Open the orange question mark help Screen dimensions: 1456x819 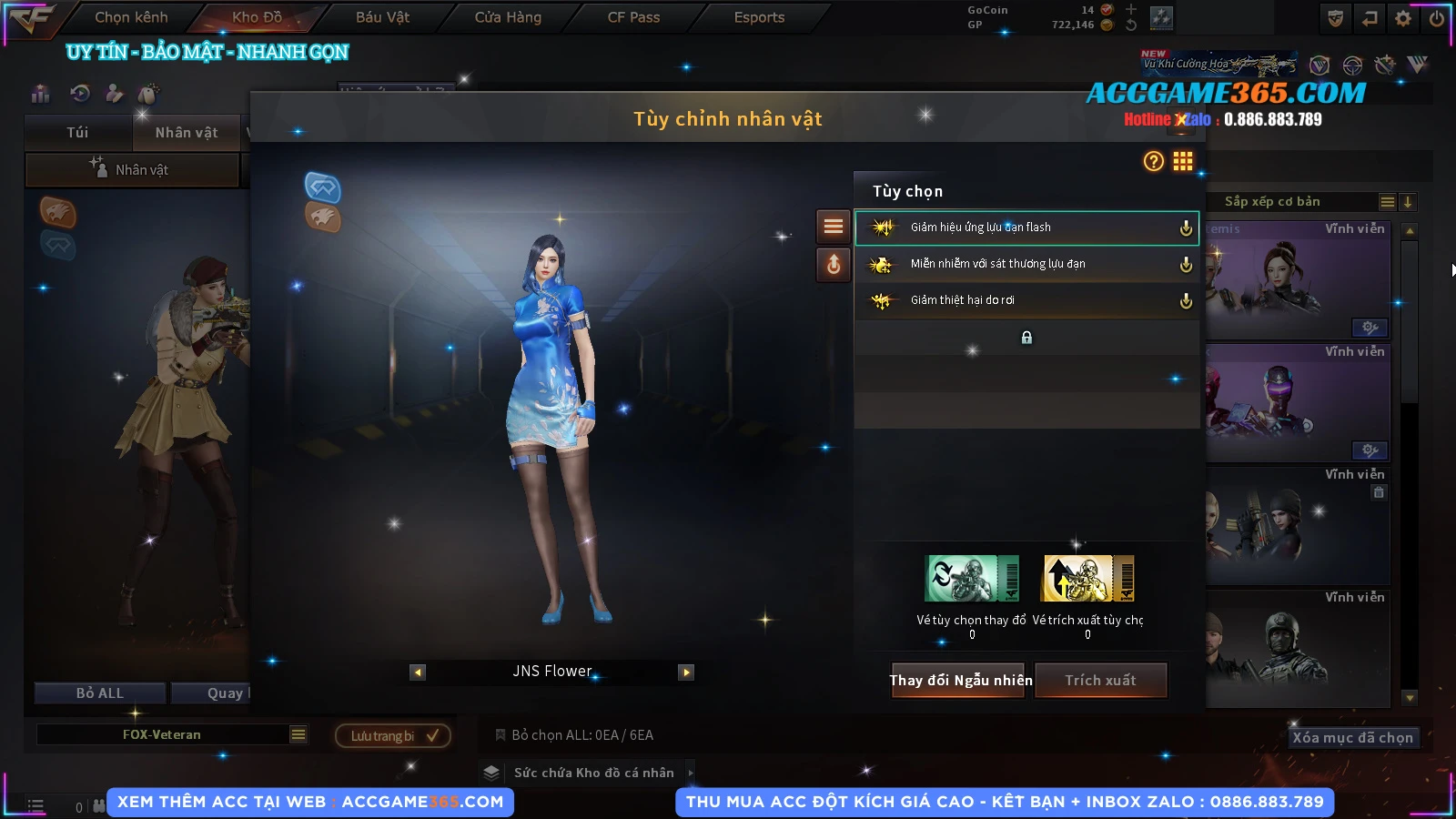[1153, 161]
